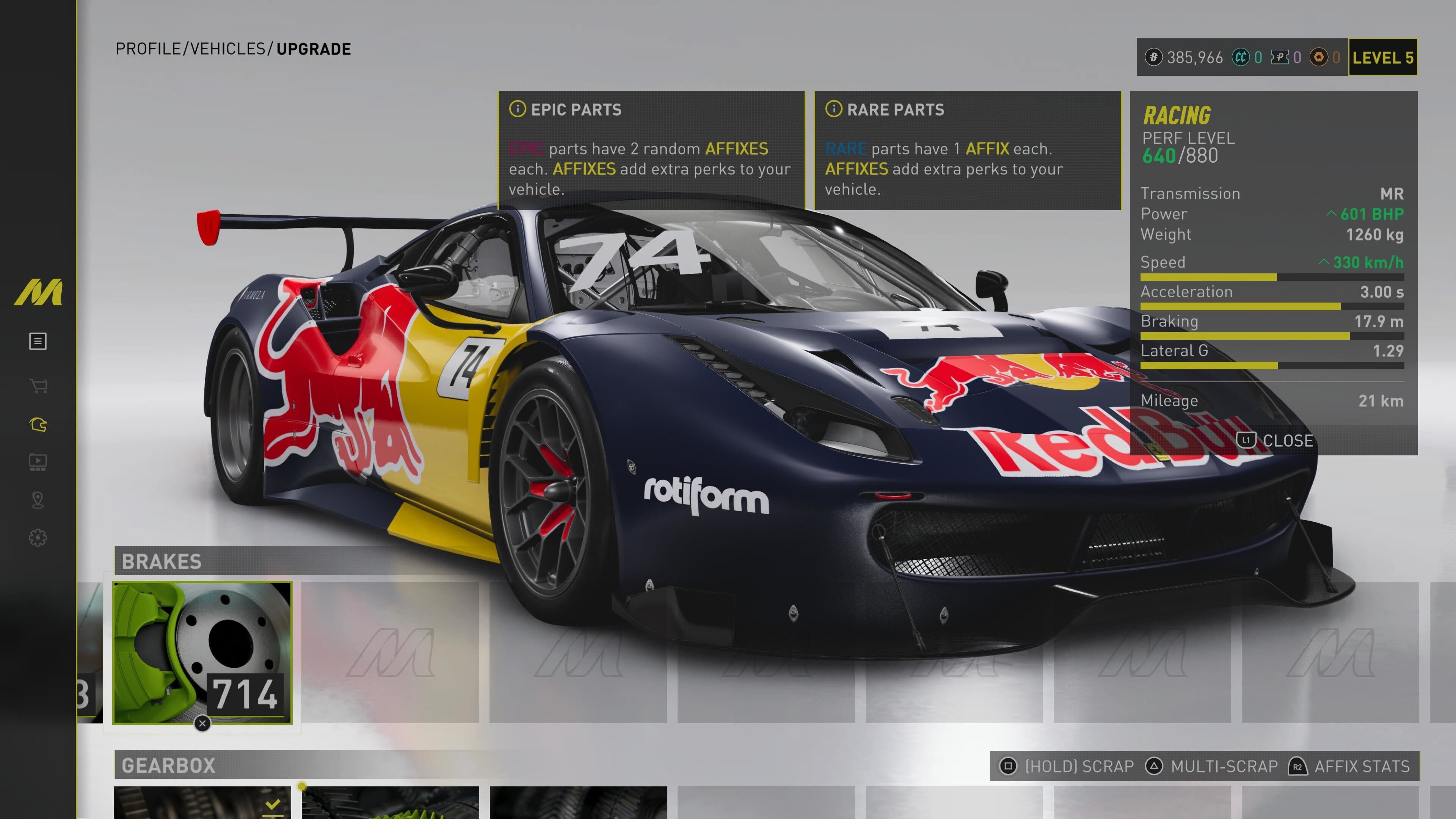1456x819 pixels.
Task: Open the Motorfest logo menu in sidebar
Action: (x=38, y=292)
